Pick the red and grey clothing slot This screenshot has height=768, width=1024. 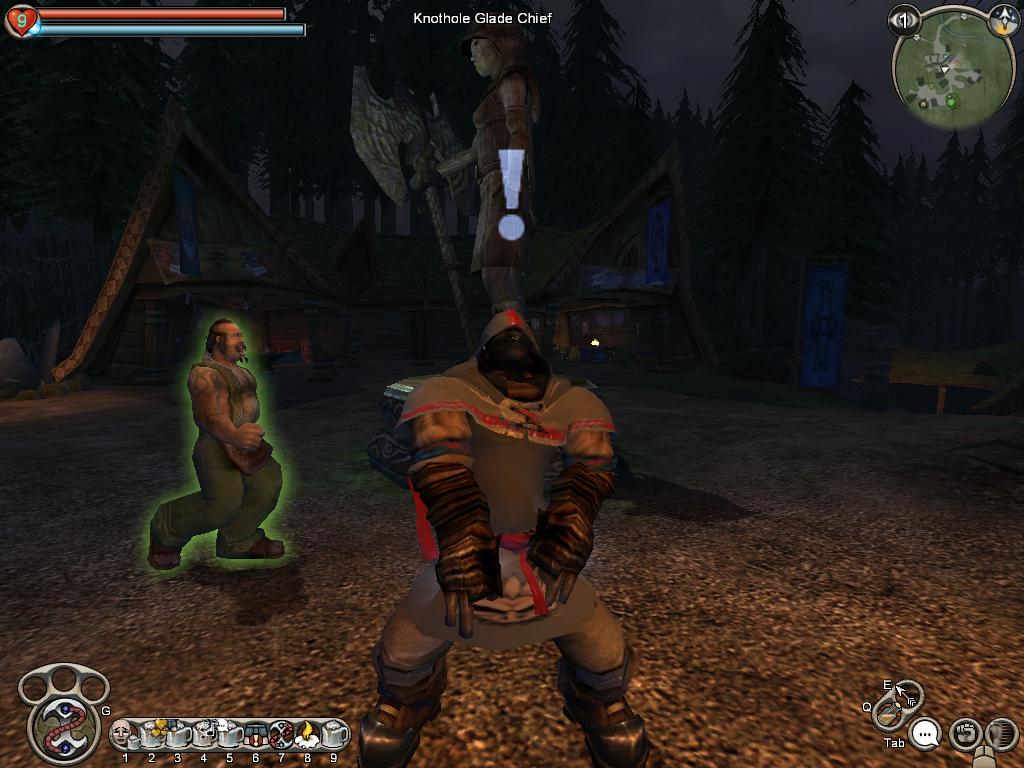pyautogui.click(x=255, y=734)
